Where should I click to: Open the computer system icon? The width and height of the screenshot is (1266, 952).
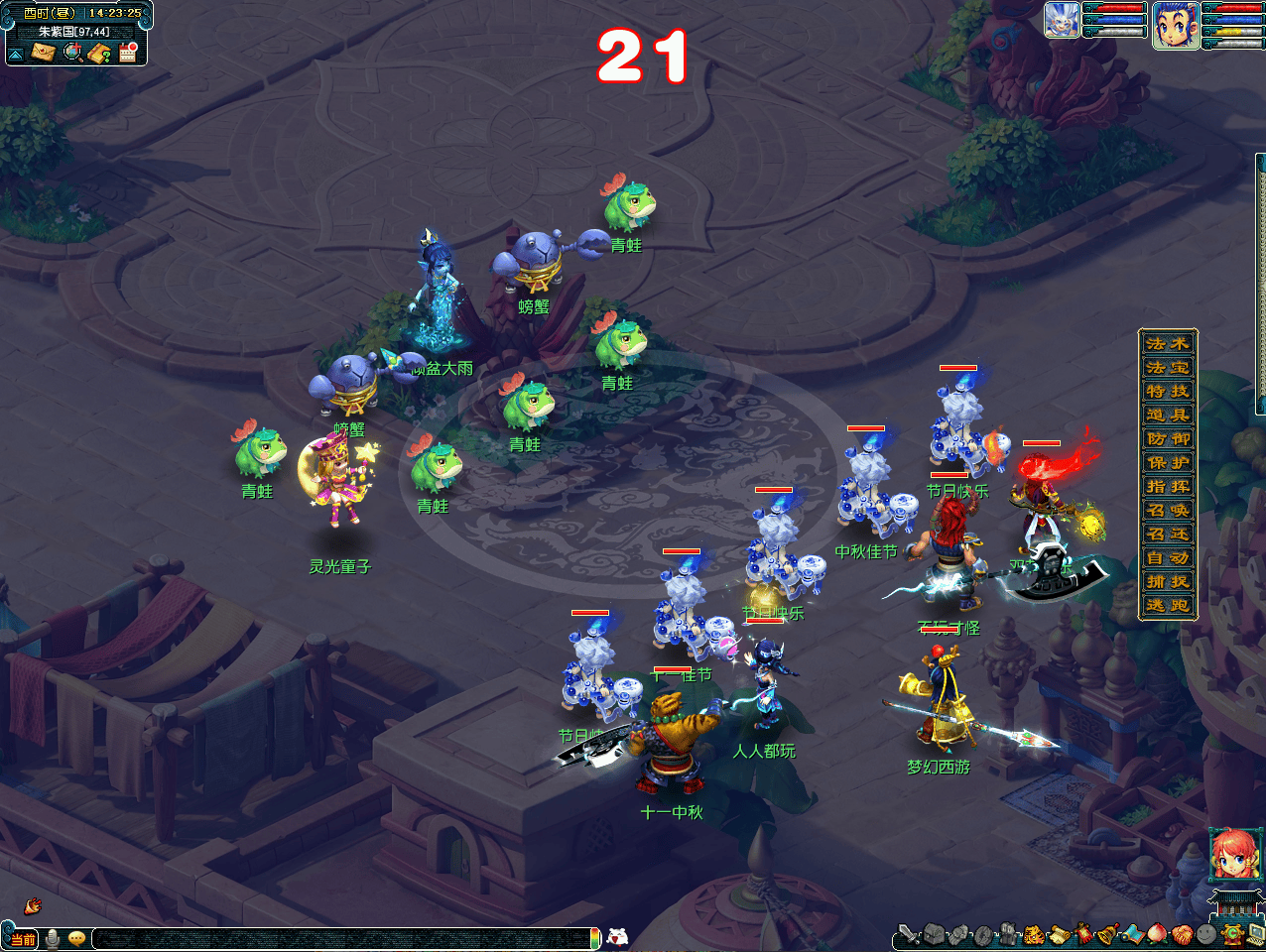coord(1256,934)
